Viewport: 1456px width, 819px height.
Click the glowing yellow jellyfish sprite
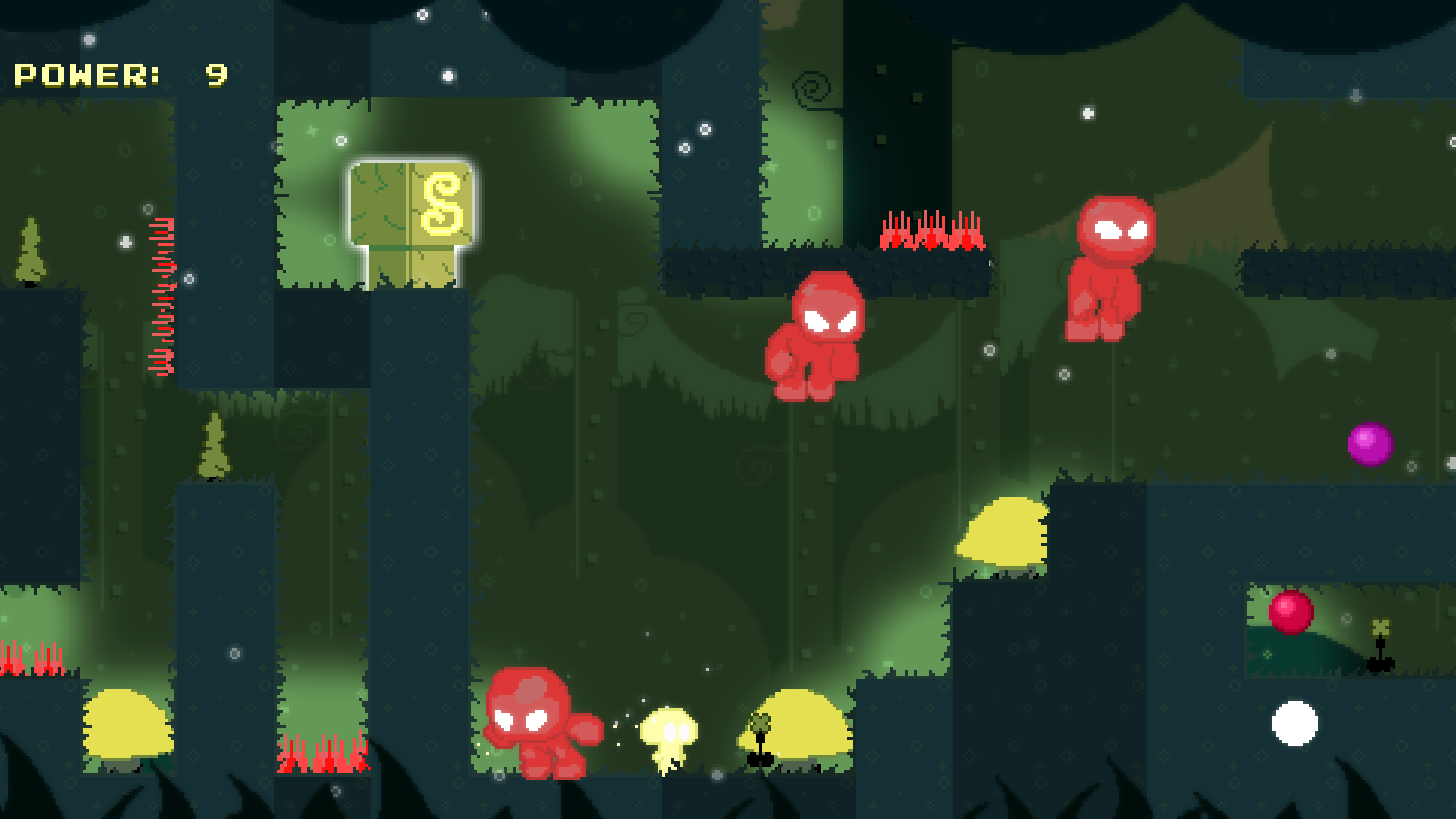671,739
